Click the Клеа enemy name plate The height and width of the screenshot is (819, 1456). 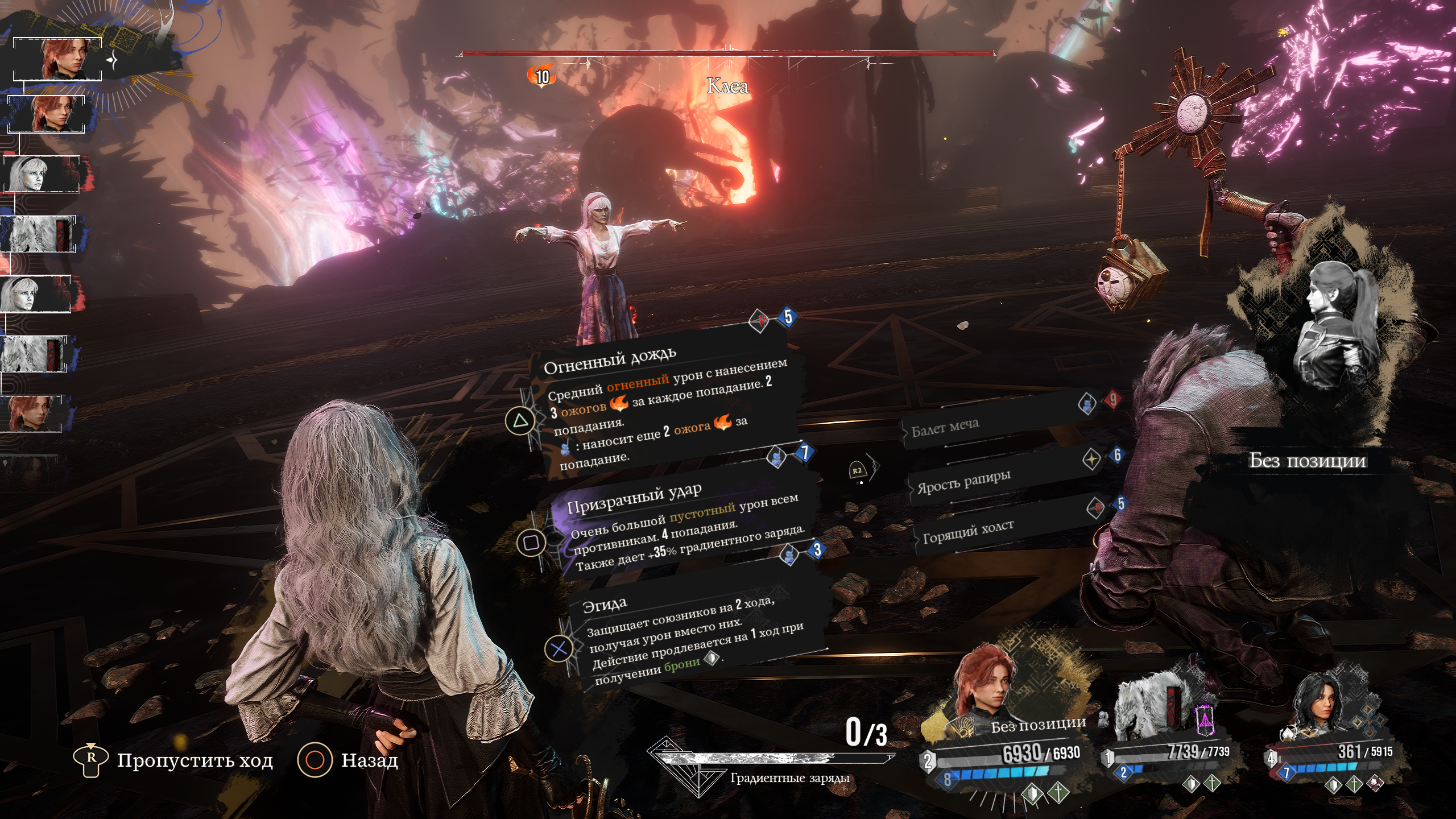(x=727, y=86)
